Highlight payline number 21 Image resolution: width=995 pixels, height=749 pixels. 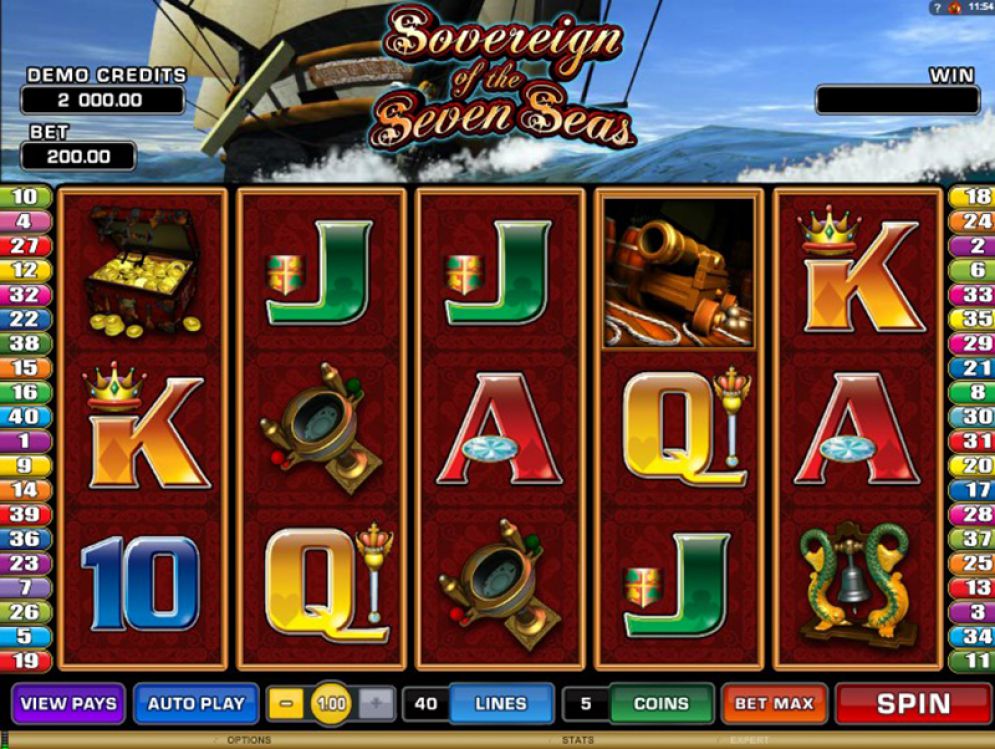click(x=970, y=368)
